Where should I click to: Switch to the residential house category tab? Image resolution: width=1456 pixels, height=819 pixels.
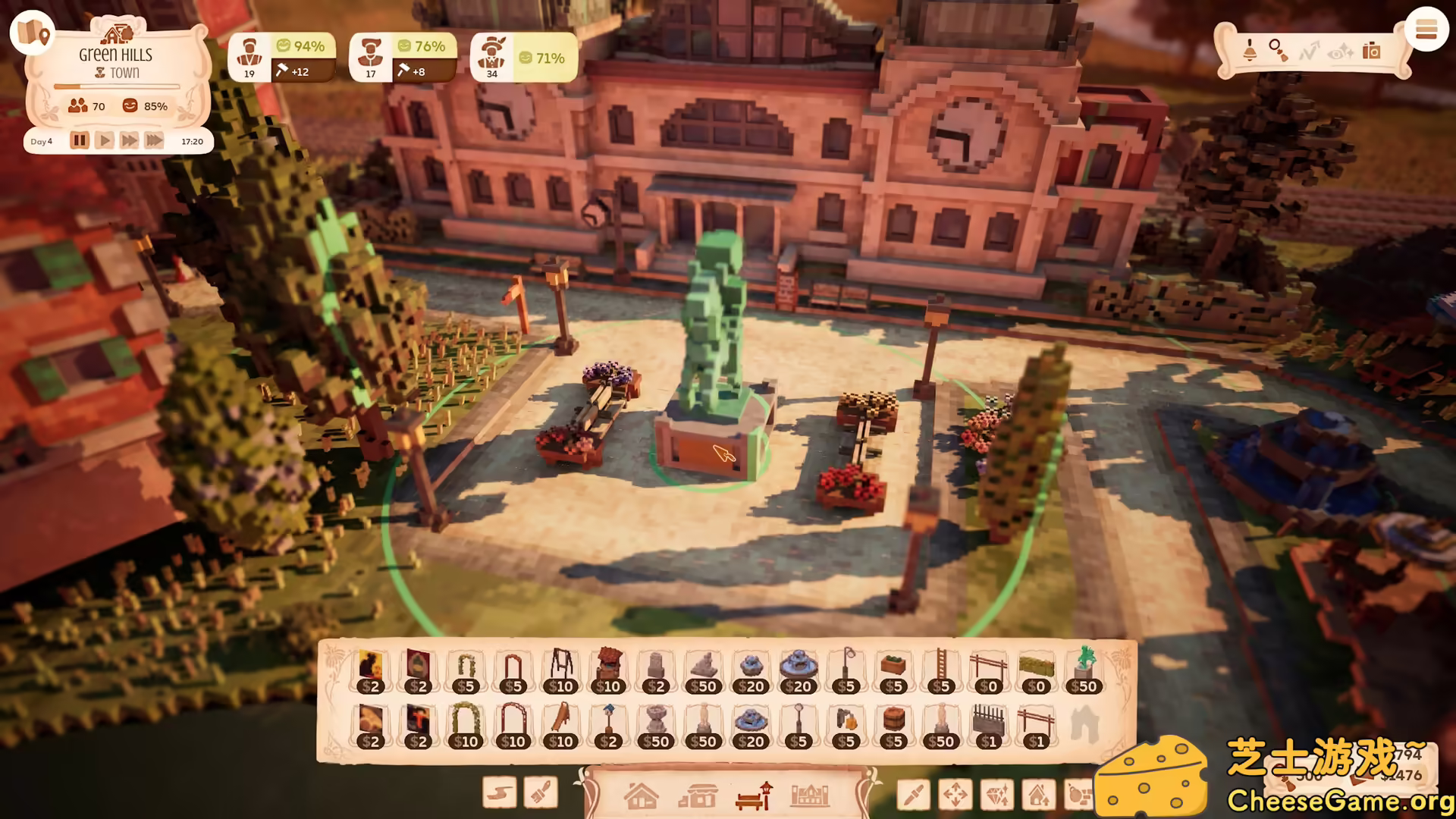(642, 796)
